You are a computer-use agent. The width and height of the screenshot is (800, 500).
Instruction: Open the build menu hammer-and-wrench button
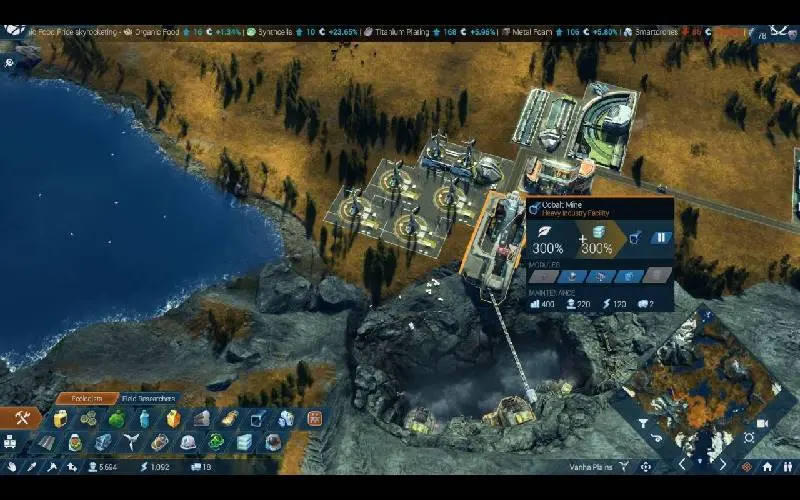(22, 418)
